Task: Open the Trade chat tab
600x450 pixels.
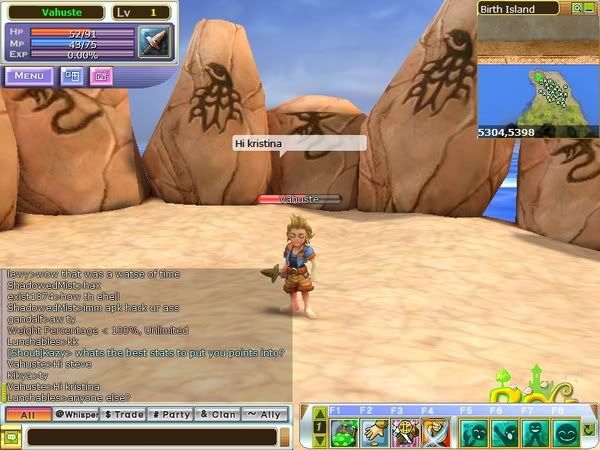Action: tap(124, 413)
